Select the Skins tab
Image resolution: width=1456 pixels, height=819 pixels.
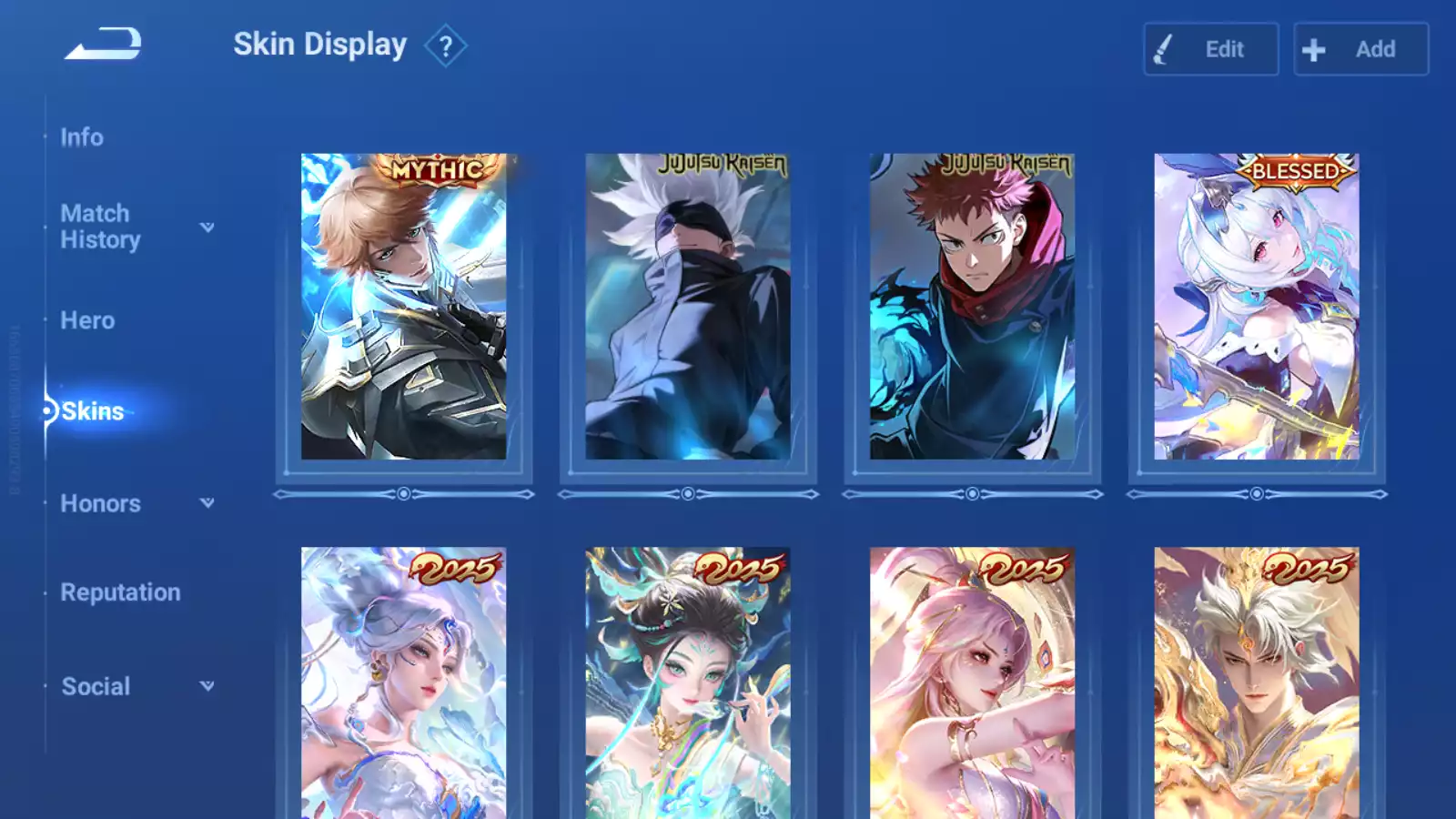click(92, 411)
